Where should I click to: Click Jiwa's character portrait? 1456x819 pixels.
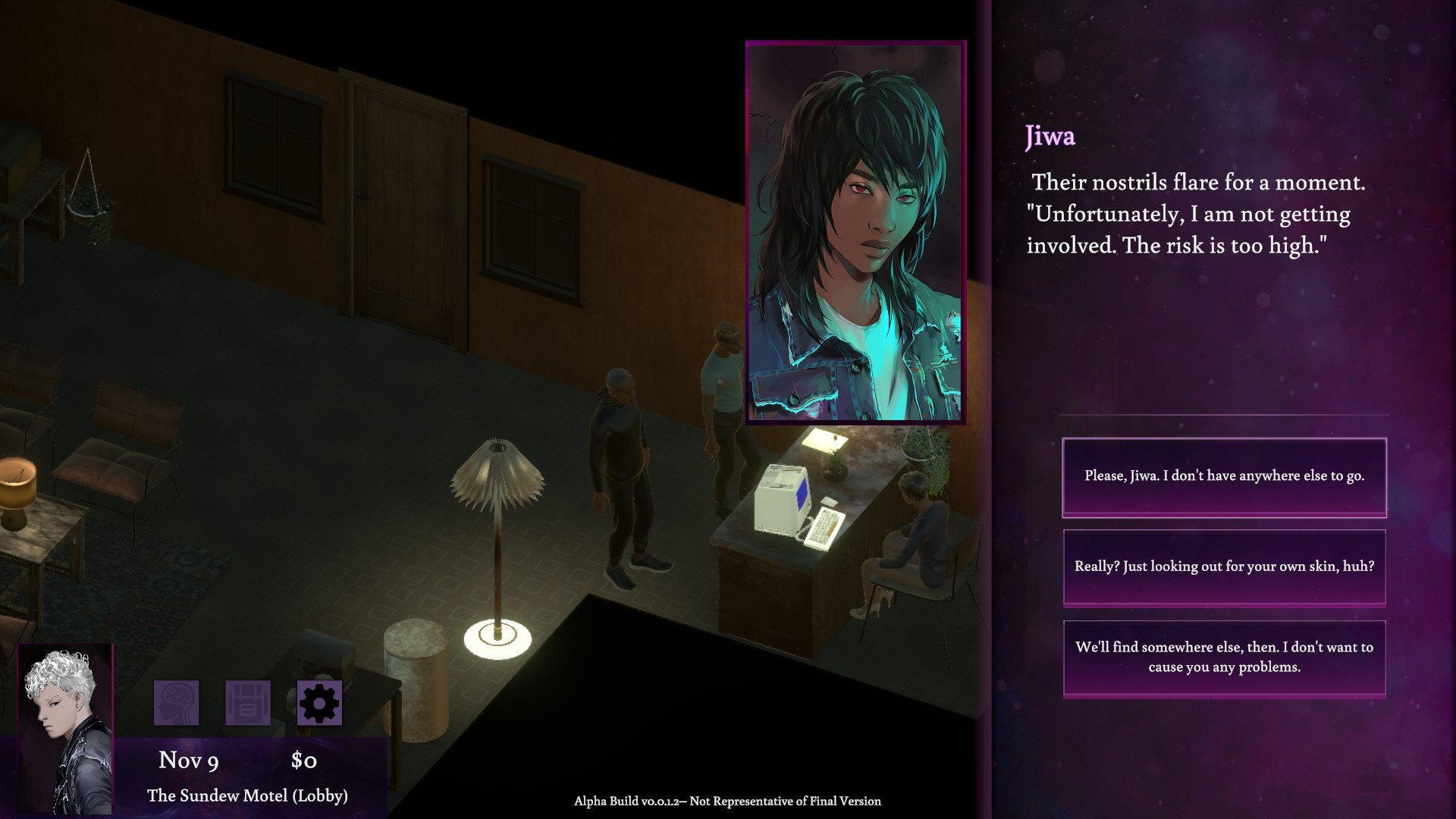click(855, 232)
